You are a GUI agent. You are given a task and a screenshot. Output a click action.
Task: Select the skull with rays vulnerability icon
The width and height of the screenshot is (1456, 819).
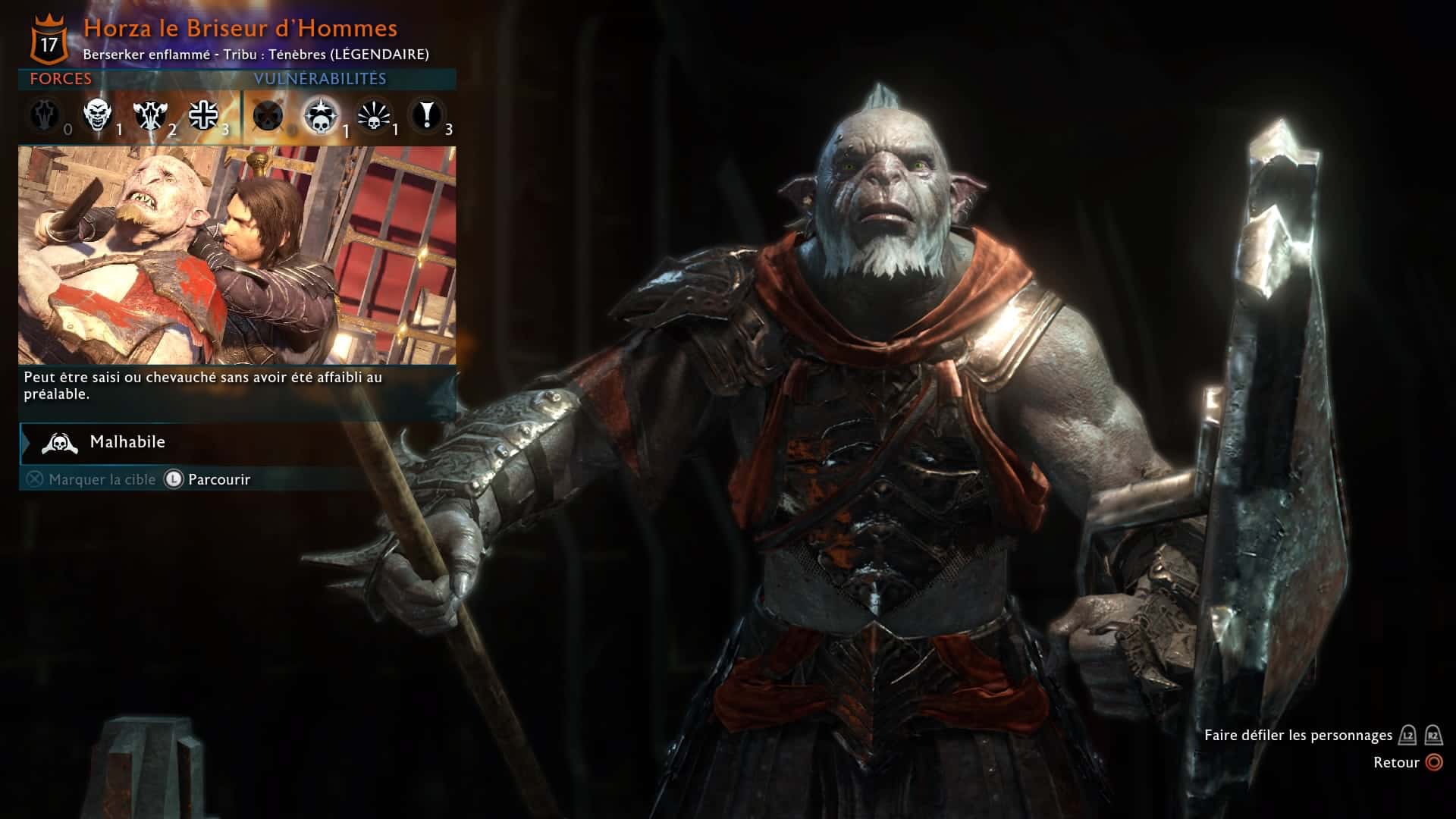(373, 116)
